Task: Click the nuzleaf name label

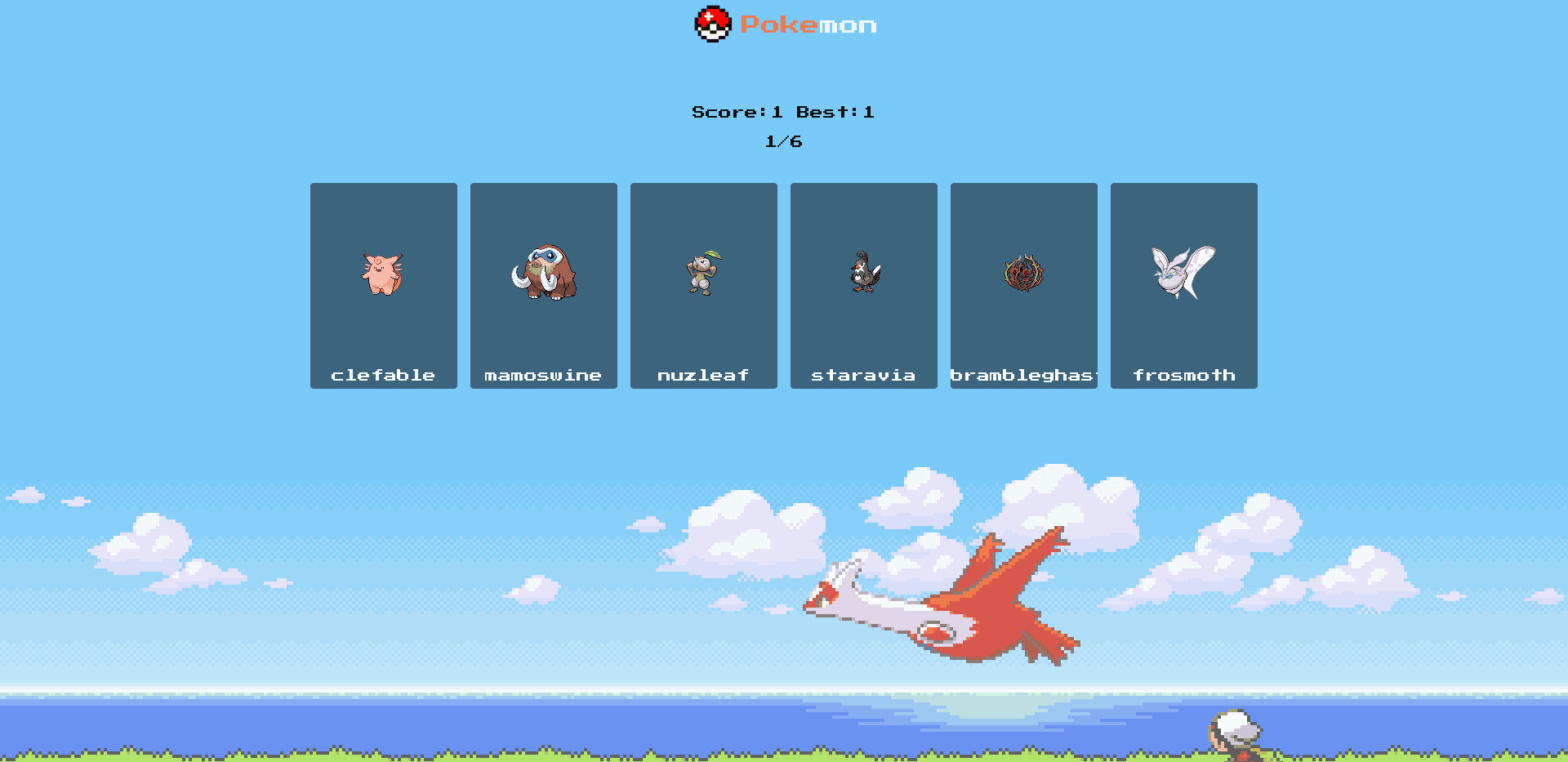Action: 703,375
